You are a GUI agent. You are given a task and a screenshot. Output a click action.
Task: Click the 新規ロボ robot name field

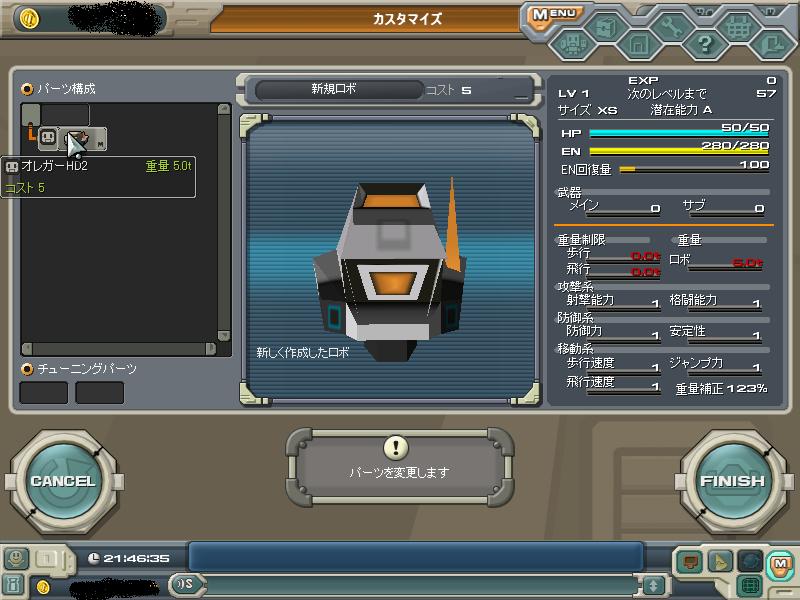(333, 89)
